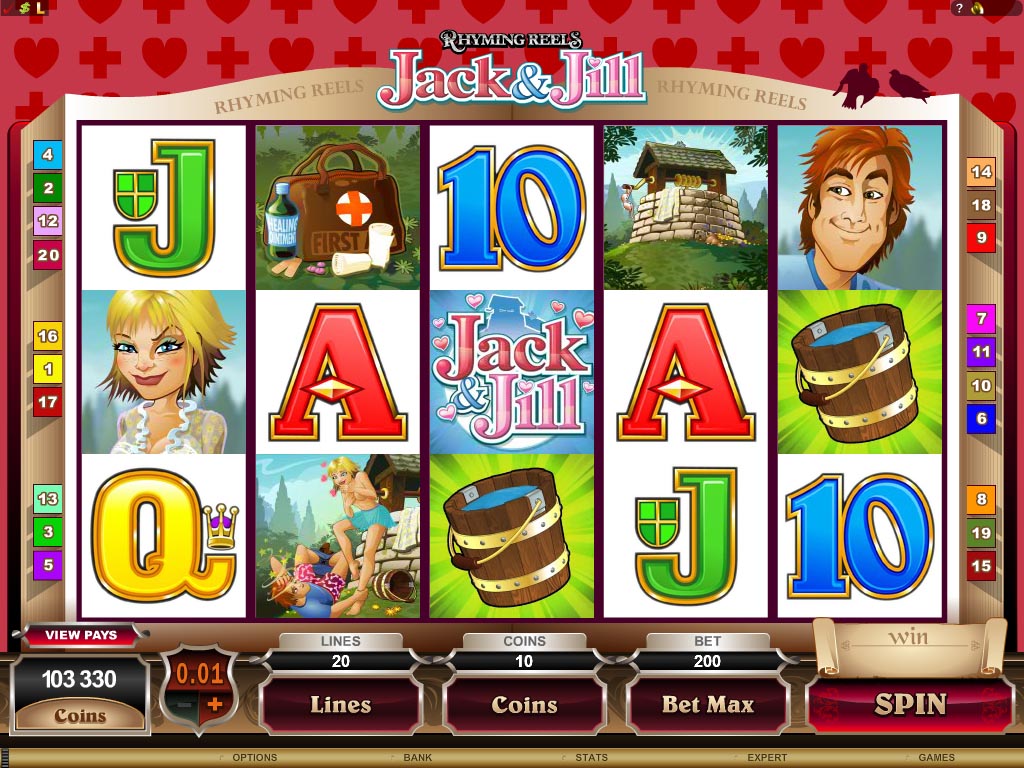
Task: Select Bet Max
Action: (708, 705)
